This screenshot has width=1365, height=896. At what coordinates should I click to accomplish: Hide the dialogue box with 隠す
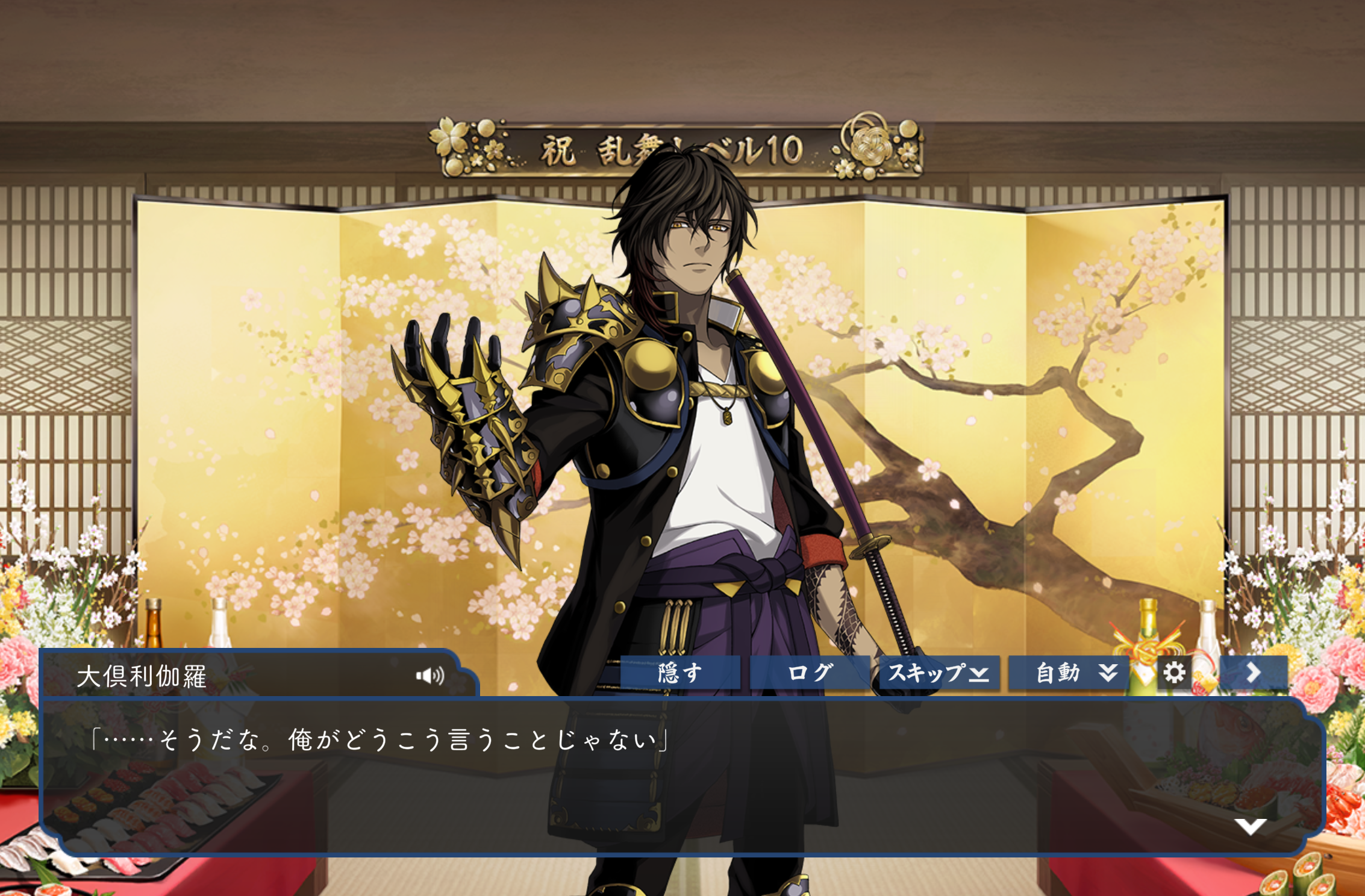pyautogui.click(x=680, y=673)
